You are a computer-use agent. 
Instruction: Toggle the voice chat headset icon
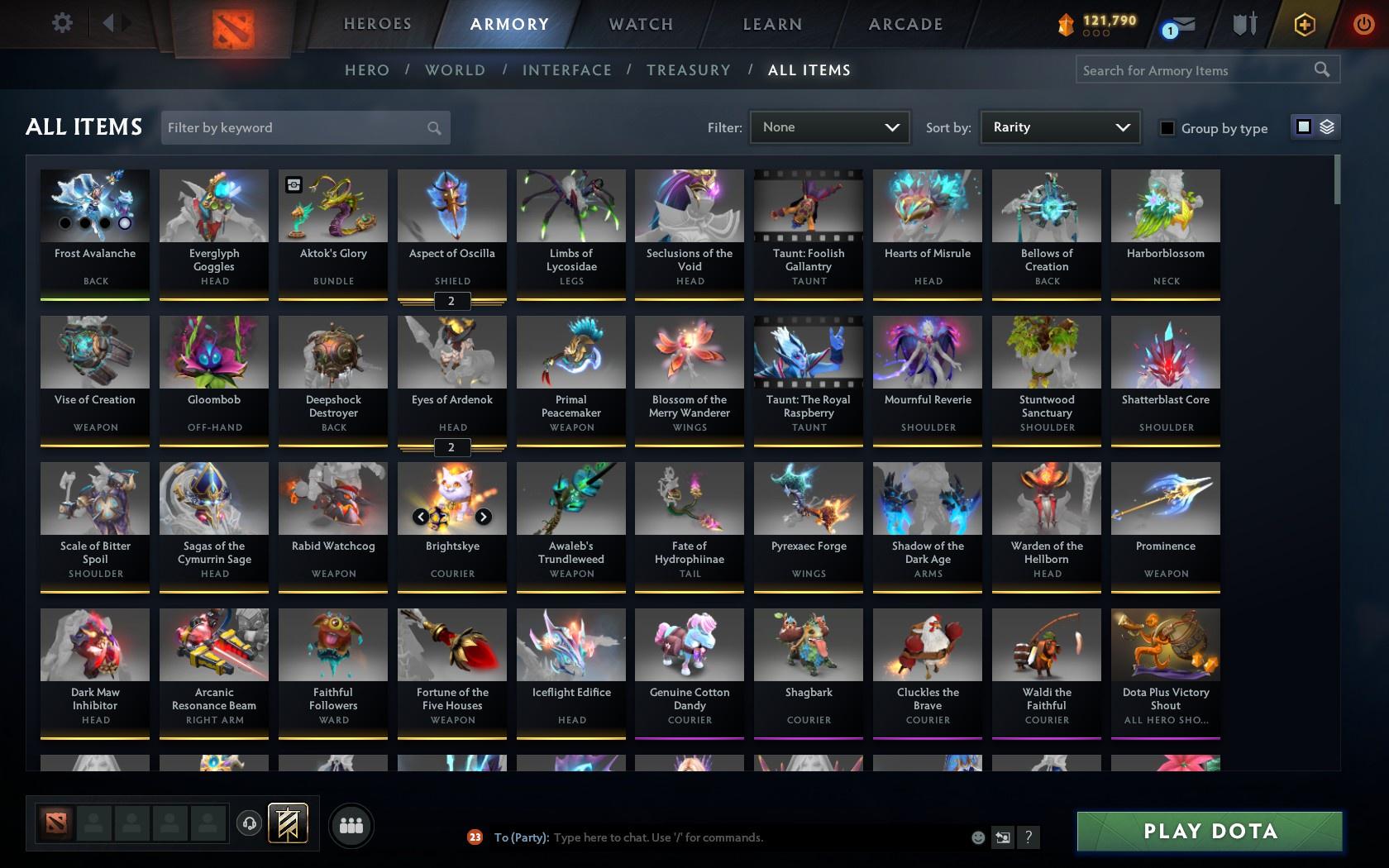point(250,823)
